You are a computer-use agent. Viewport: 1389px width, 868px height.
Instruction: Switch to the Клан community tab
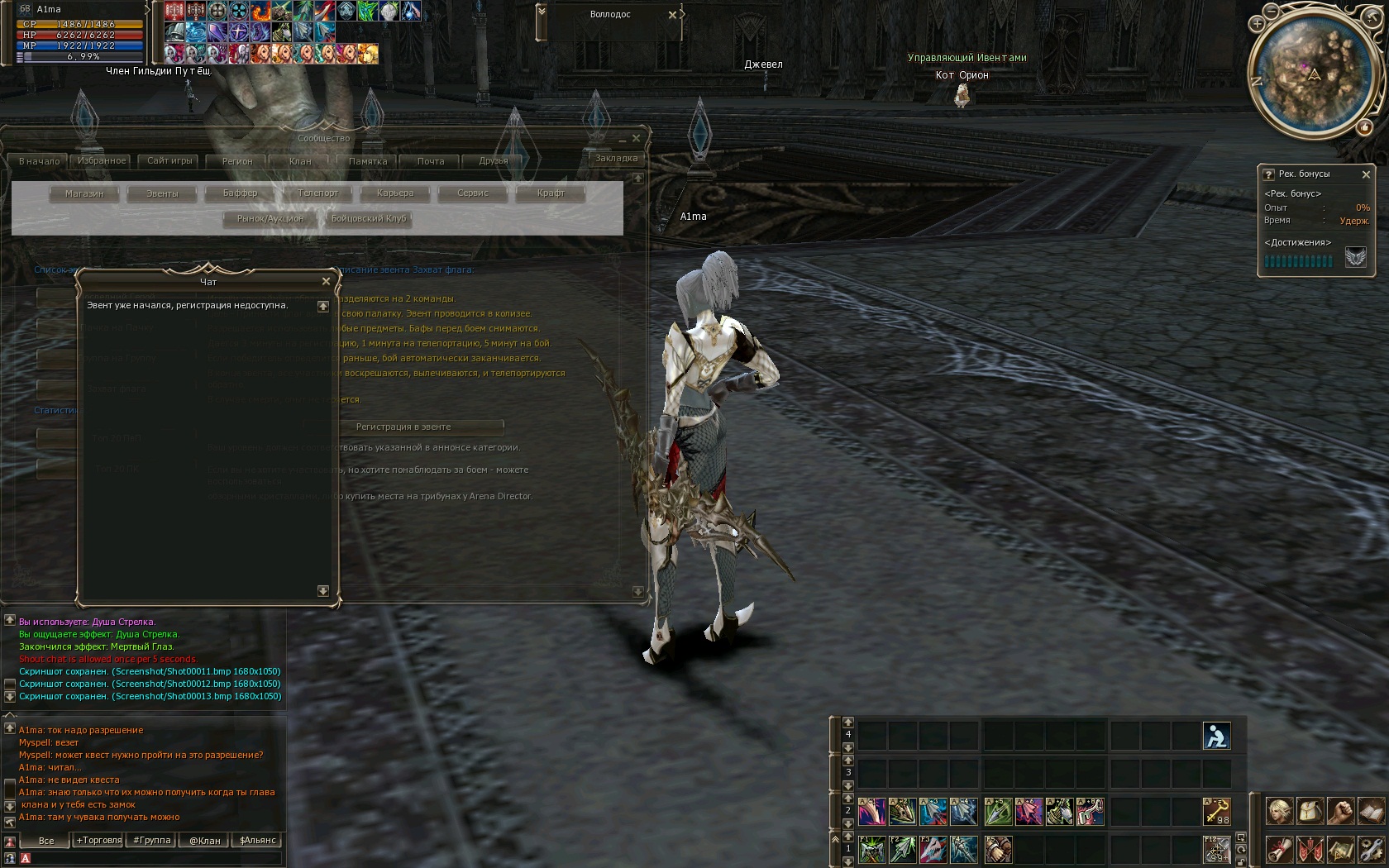pos(300,161)
